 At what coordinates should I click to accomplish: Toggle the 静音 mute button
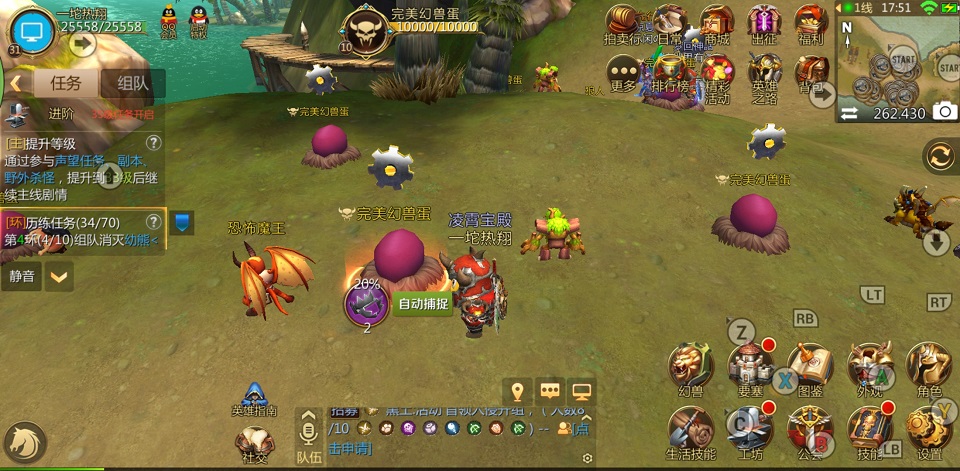click(x=22, y=275)
